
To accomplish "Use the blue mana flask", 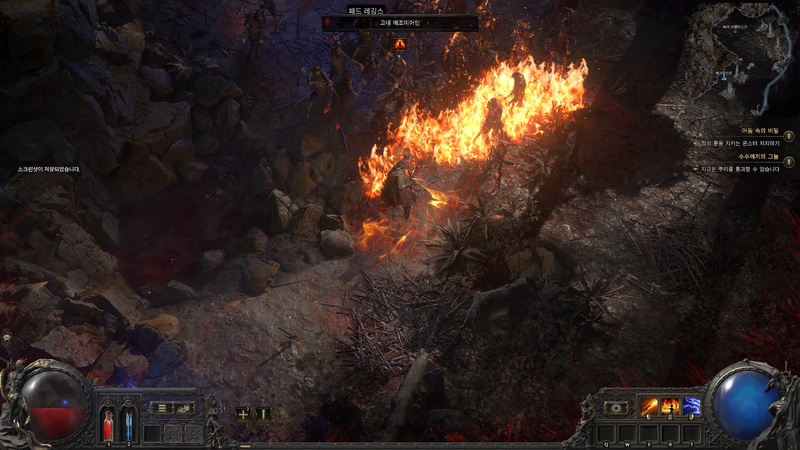I will click(x=127, y=423).
